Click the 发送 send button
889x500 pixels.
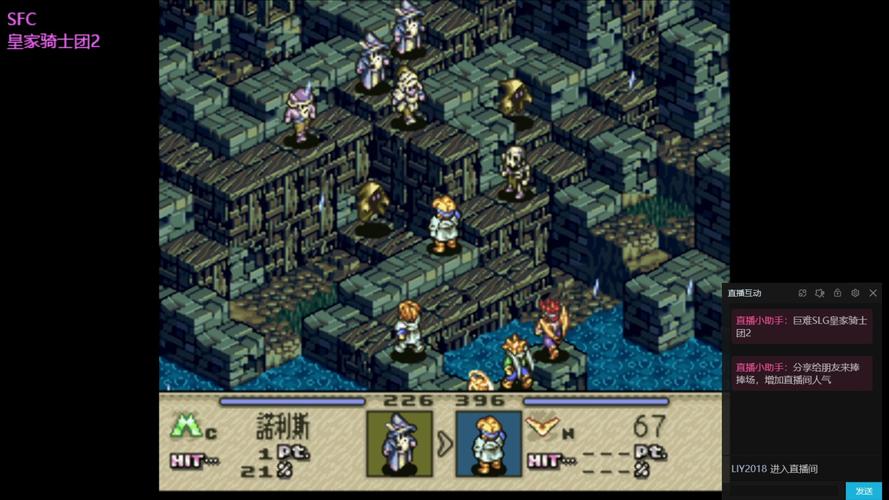tap(864, 491)
